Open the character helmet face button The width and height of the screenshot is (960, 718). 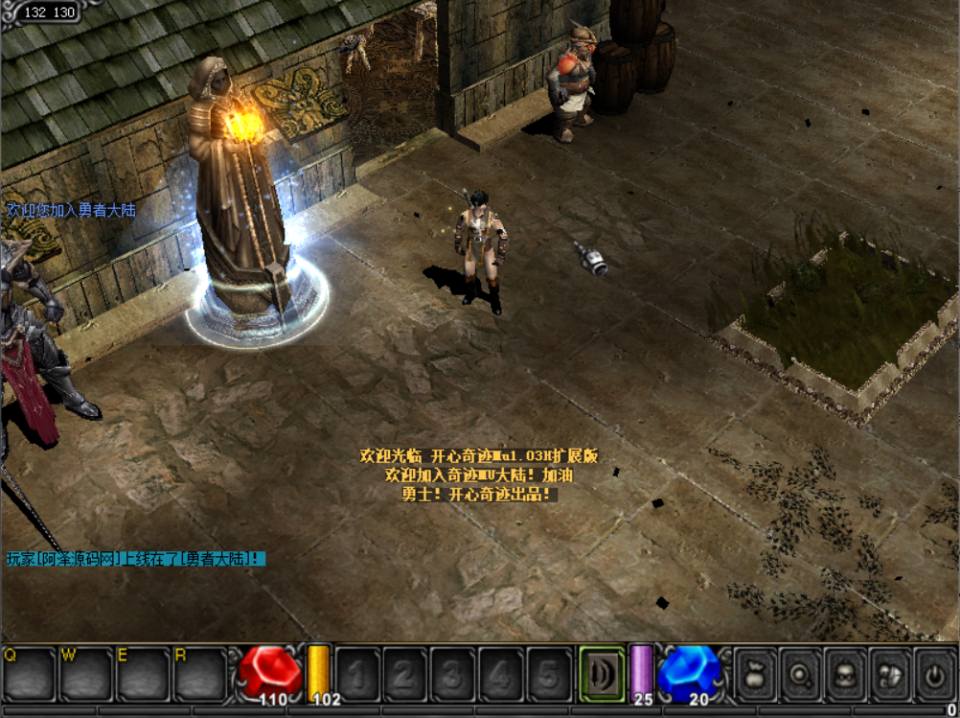click(845, 674)
